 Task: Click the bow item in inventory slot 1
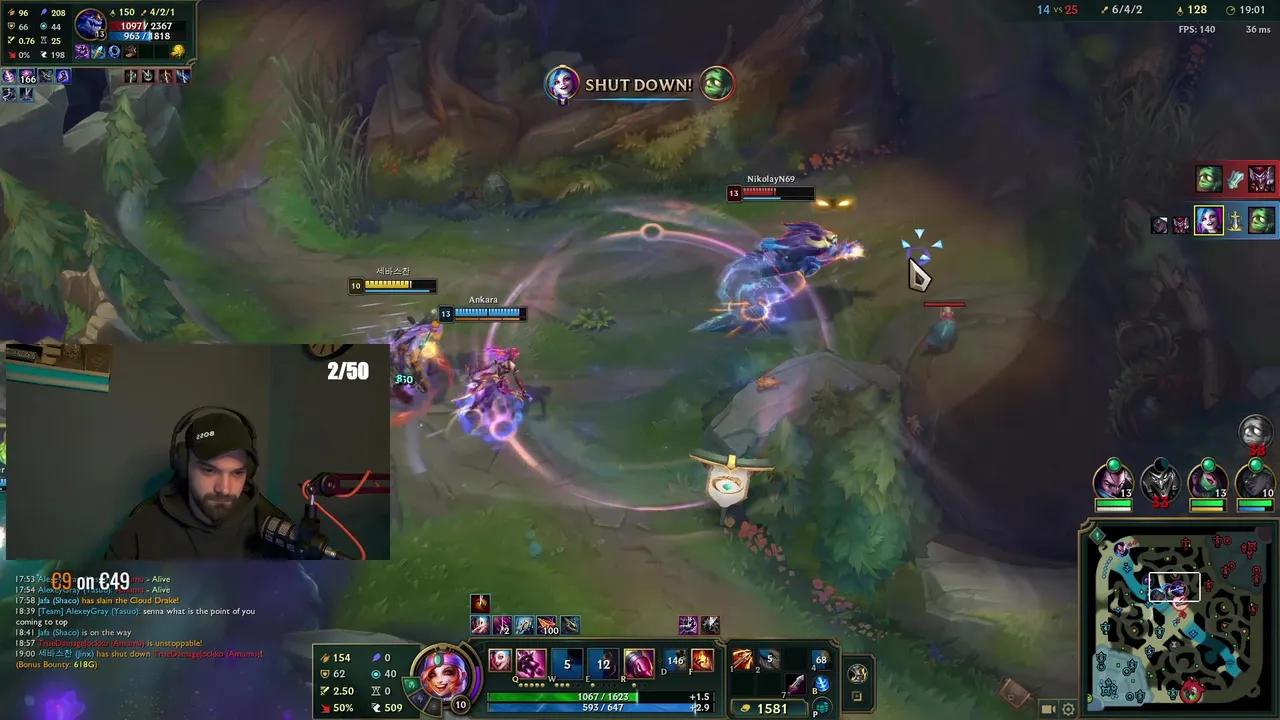742,659
